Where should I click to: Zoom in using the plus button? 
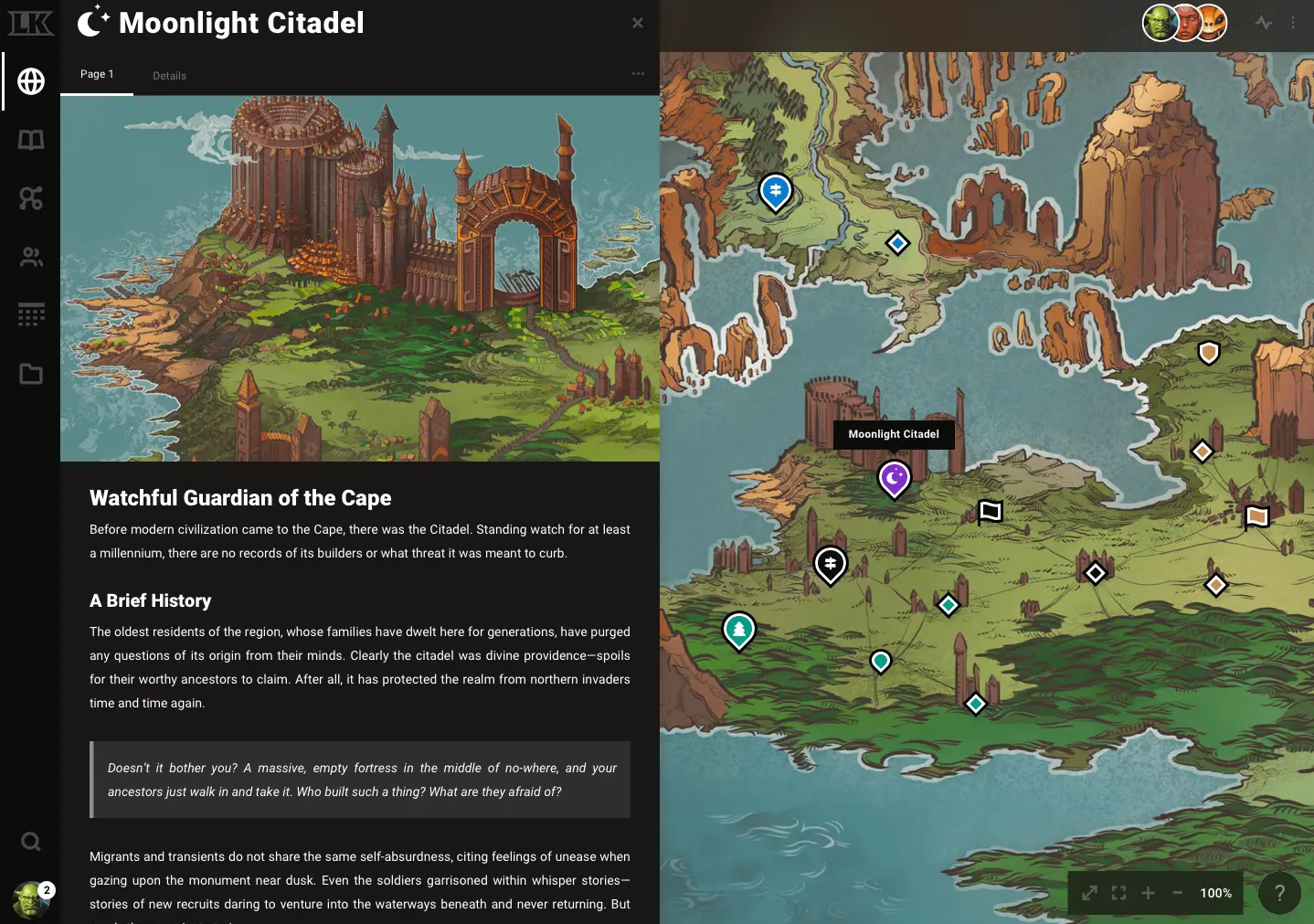pyautogui.click(x=1149, y=893)
